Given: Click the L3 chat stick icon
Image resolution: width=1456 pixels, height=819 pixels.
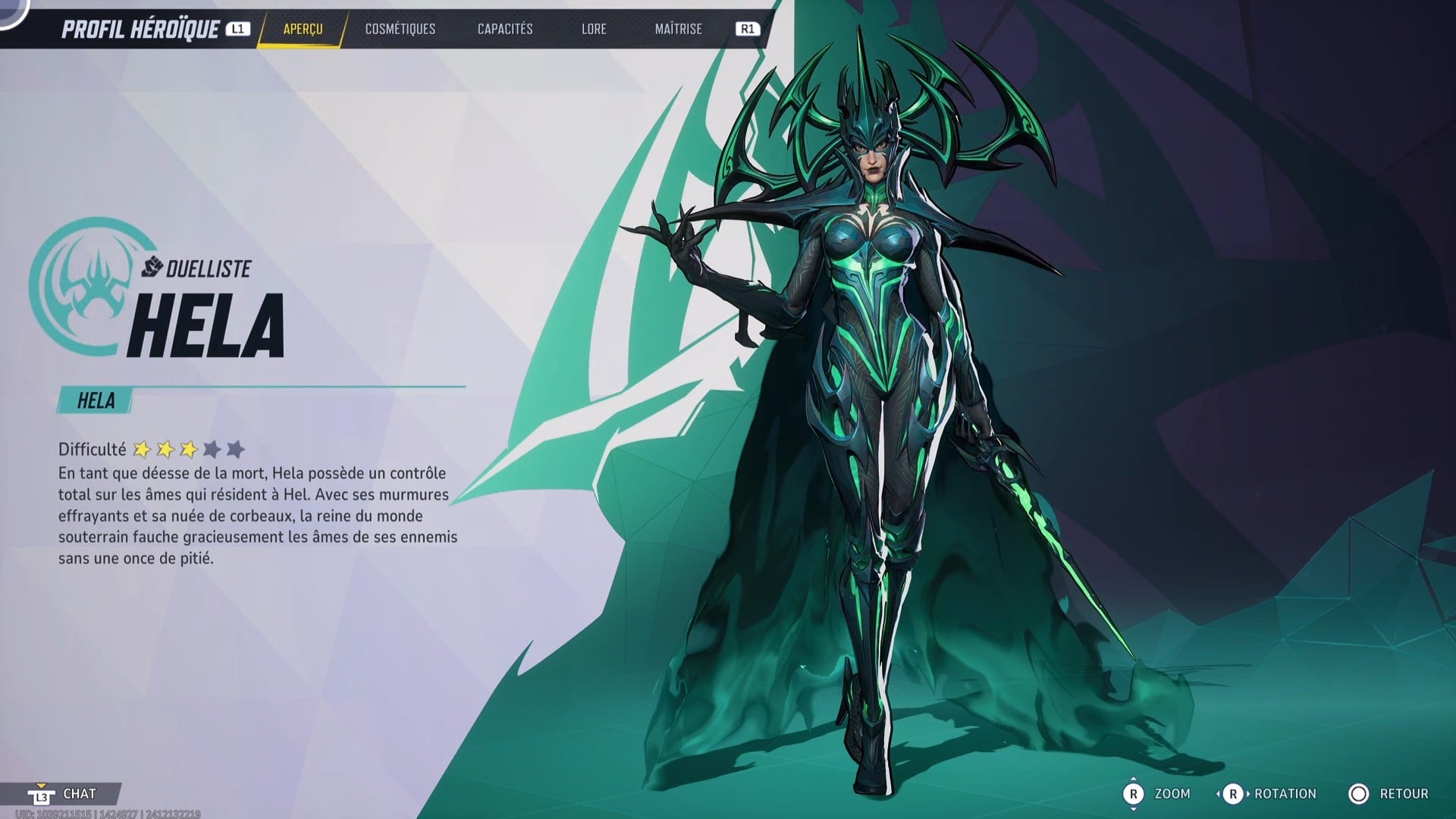Looking at the screenshot, I should (x=43, y=795).
